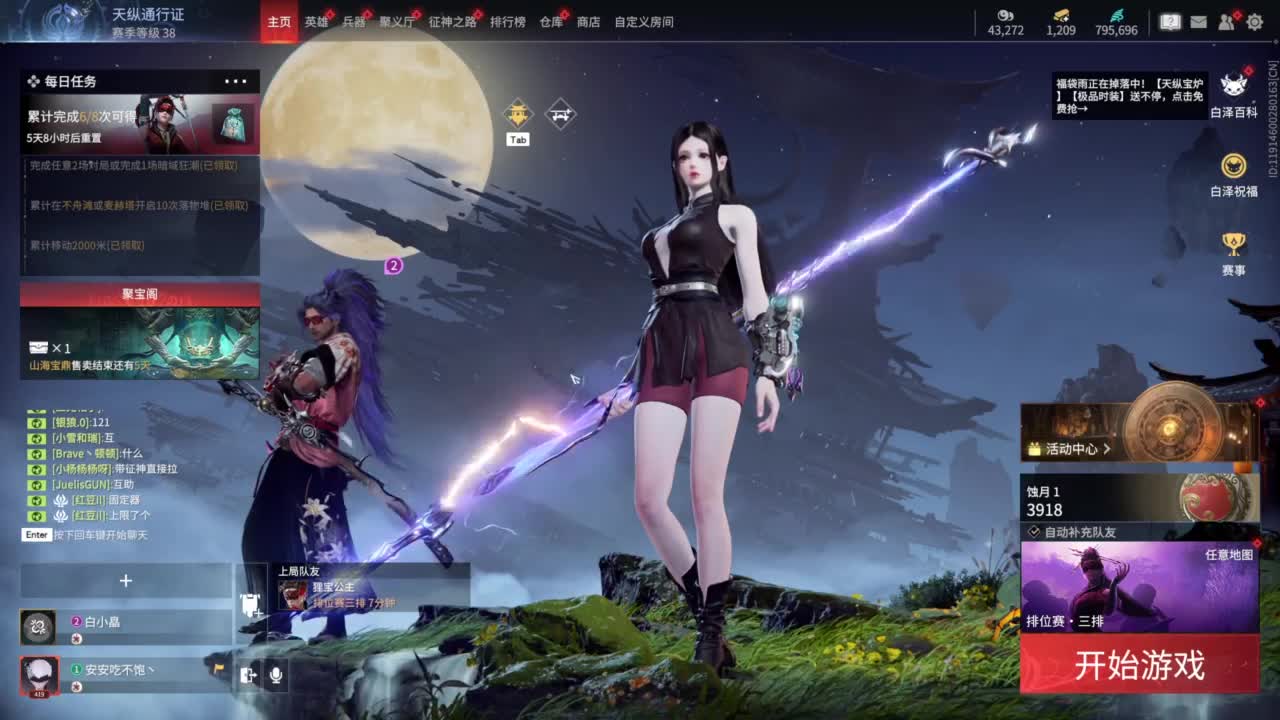Open the 赛事 tournament trophy icon
Viewport: 1280px width, 720px height.
tap(1233, 252)
